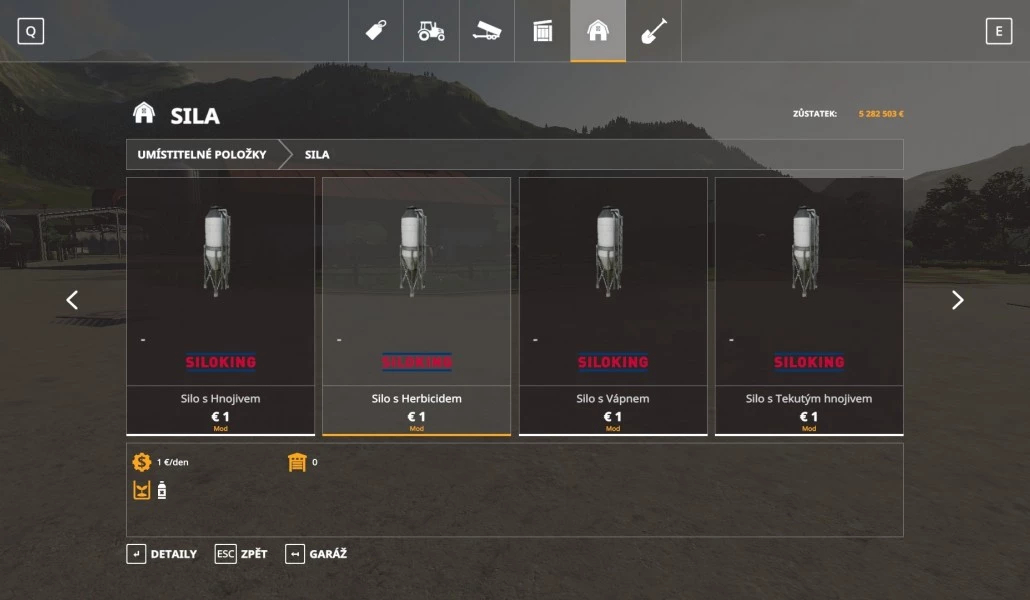
Task: Switch to the tractor vehicles tab
Action: [x=431, y=31]
